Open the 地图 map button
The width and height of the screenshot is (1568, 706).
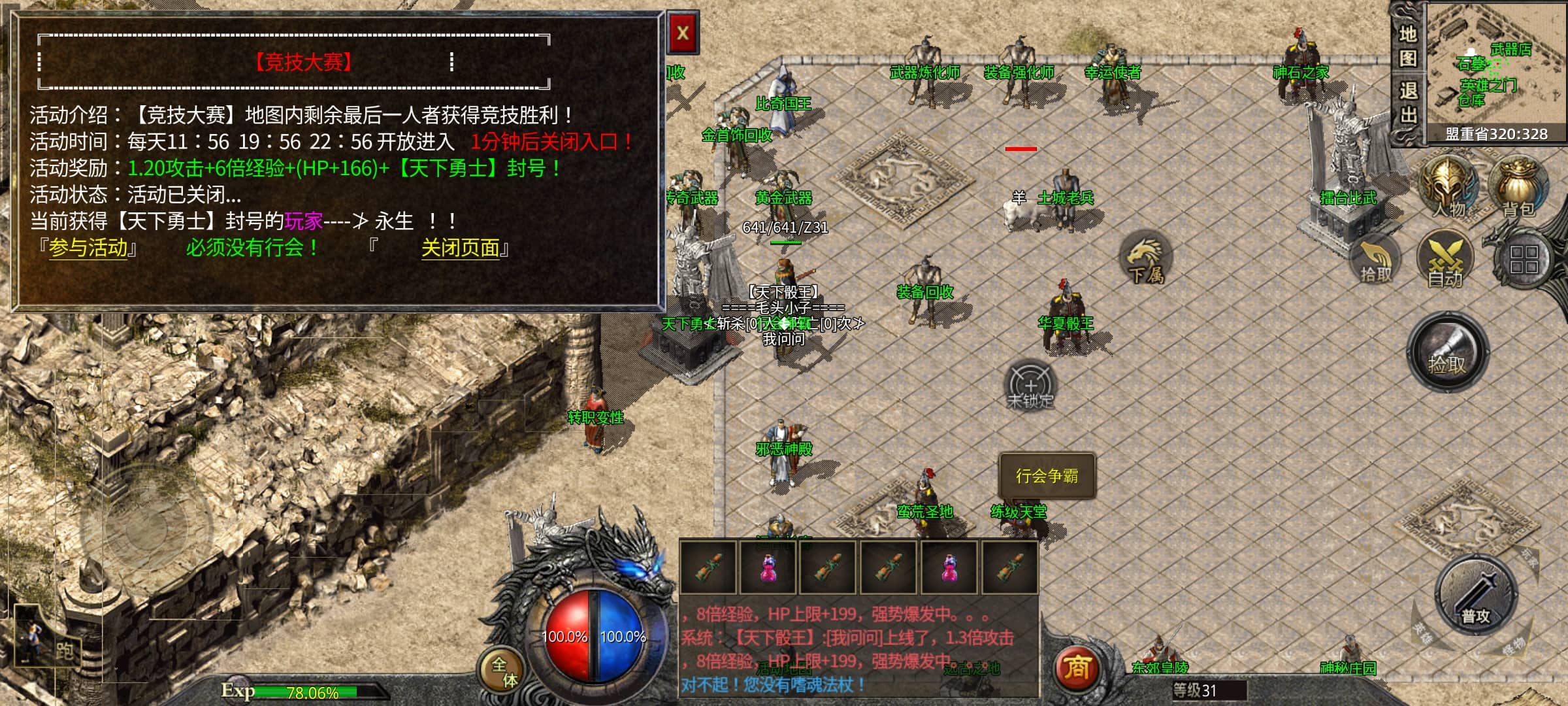(x=1407, y=46)
